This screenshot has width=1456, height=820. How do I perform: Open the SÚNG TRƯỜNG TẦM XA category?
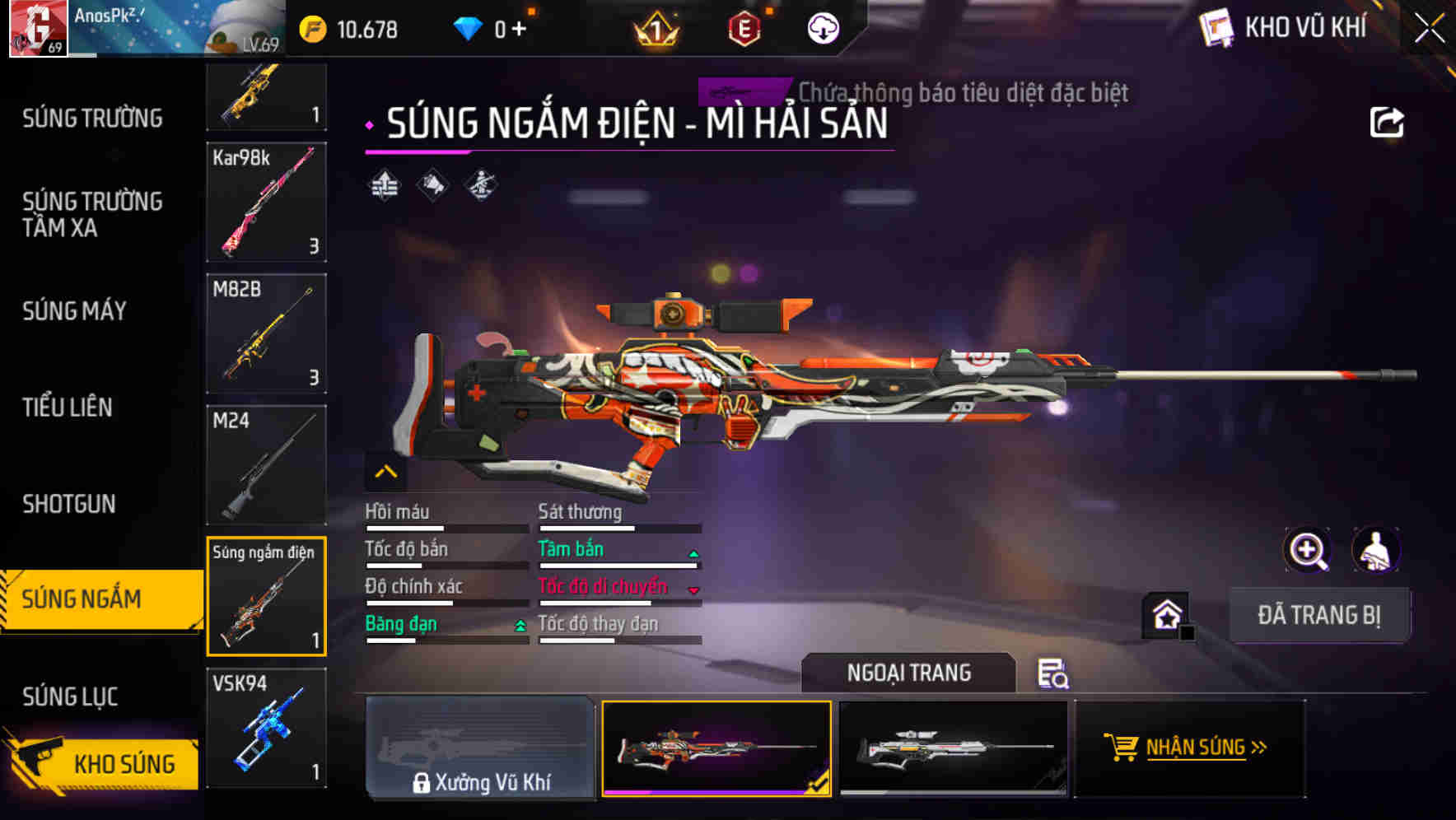(92, 214)
